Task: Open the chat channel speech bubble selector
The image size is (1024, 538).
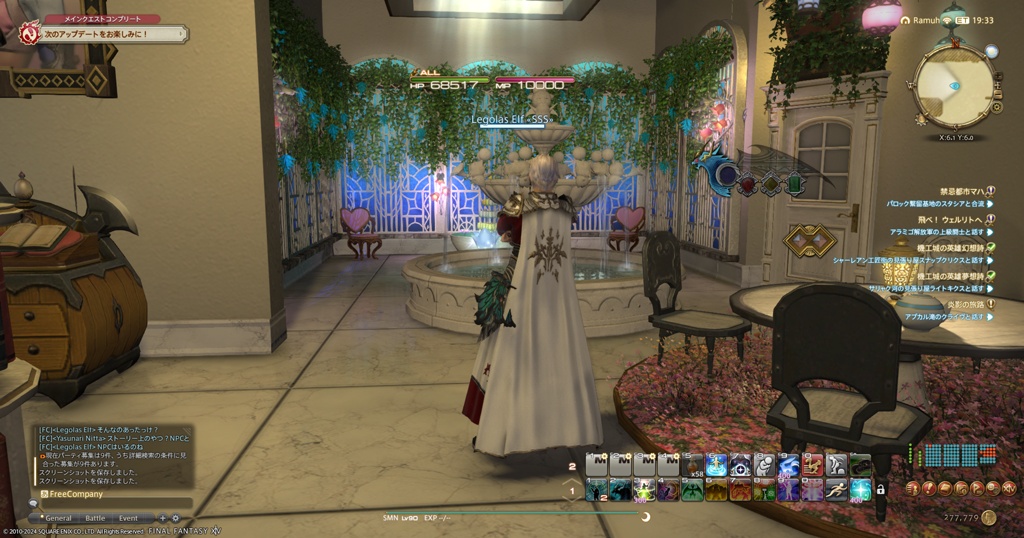Action: point(33,504)
